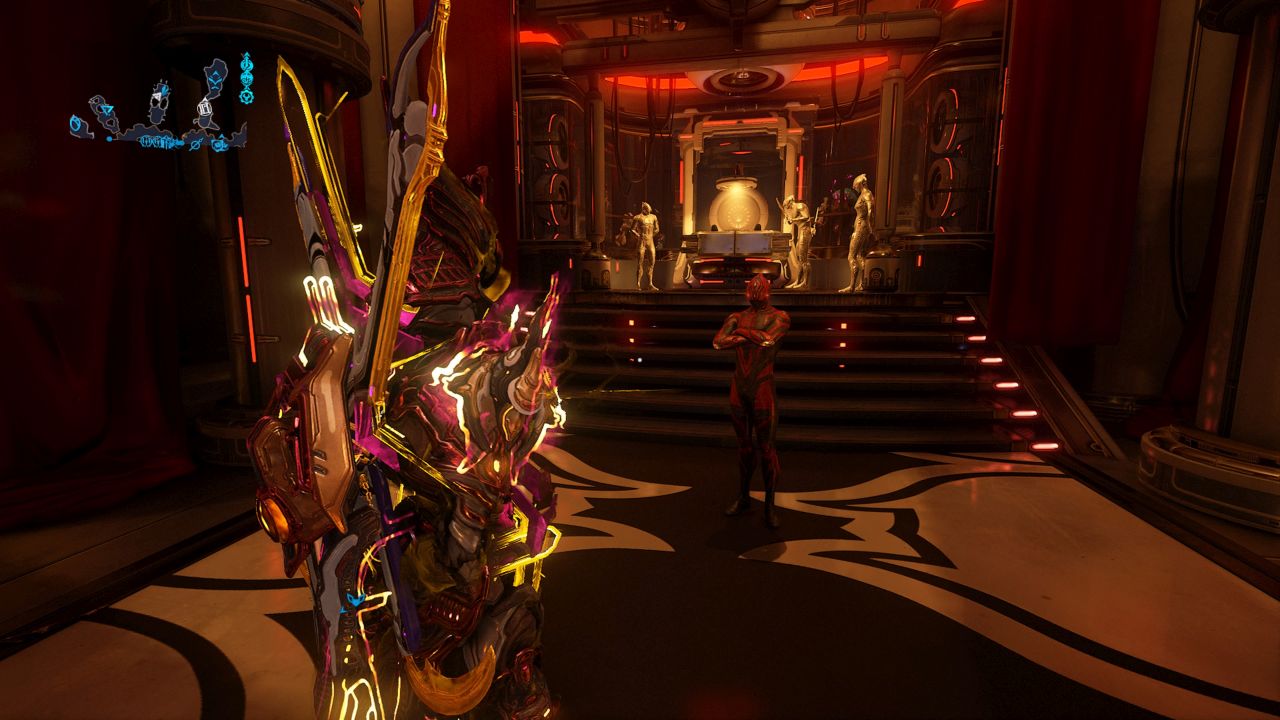This screenshot has height=720, width=1280.
Task: Click the fish-shaped marker on the minimap's left edge
Action: pos(76,123)
